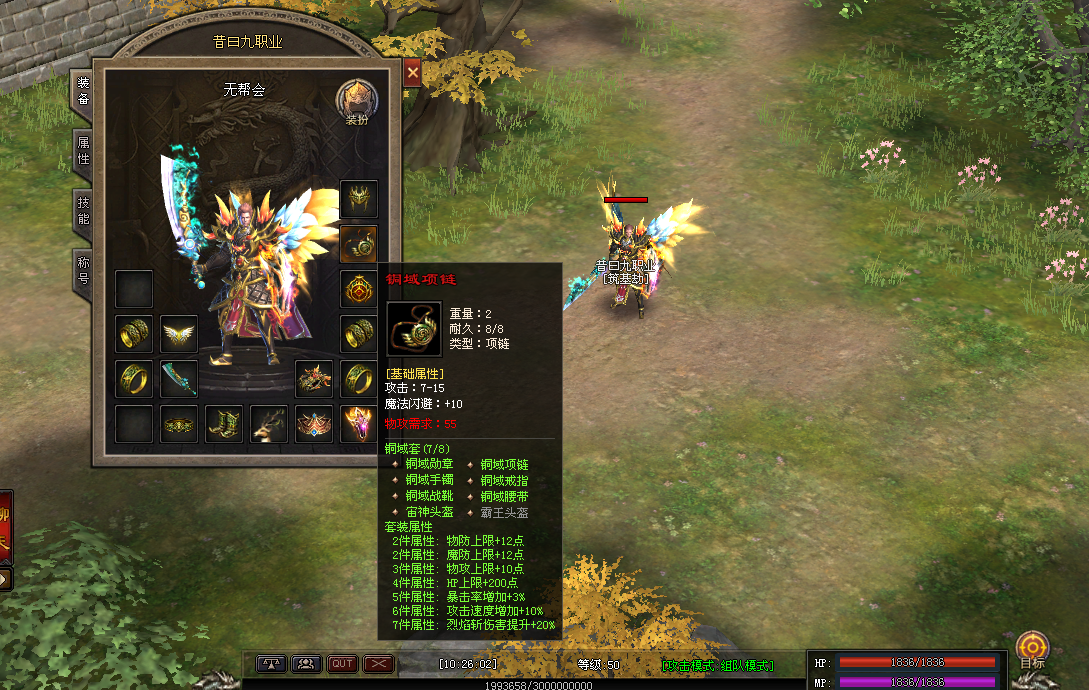1089x690 pixels.
Task: Select the teal blade weapon slot
Action: click(179, 378)
